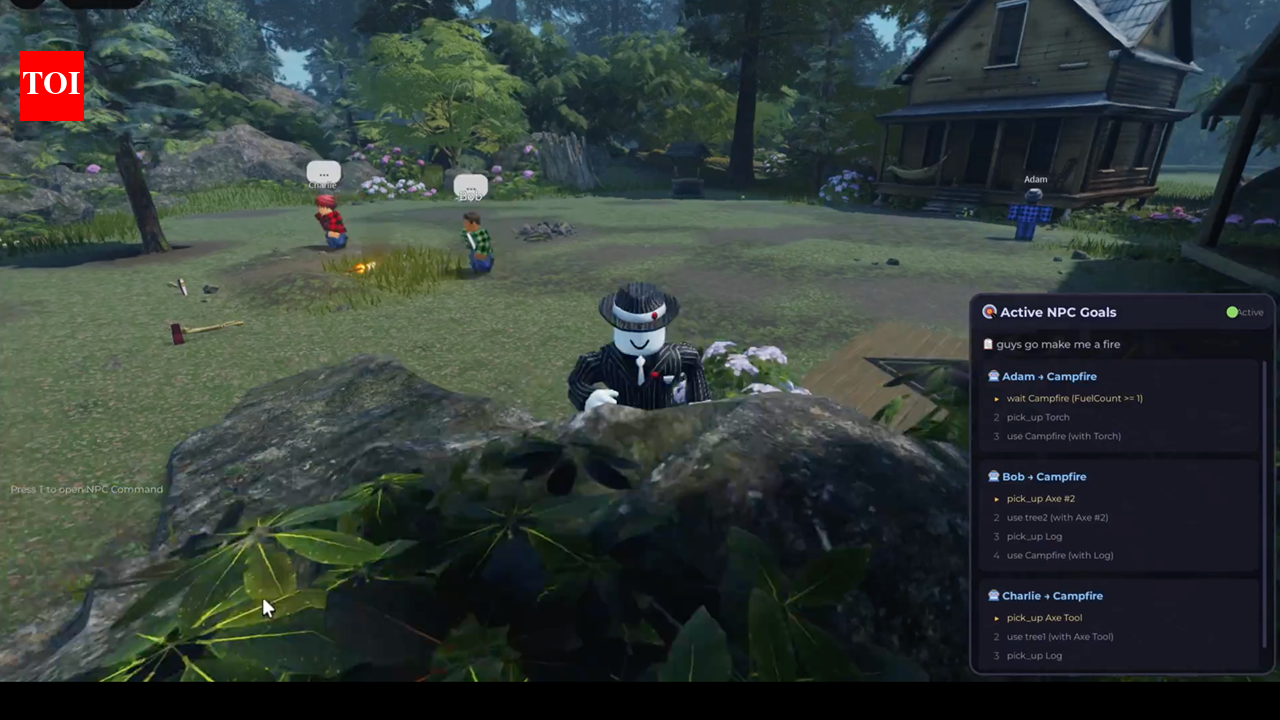
Task: Click the robot icon beside Bob
Action: pyautogui.click(x=993, y=476)
